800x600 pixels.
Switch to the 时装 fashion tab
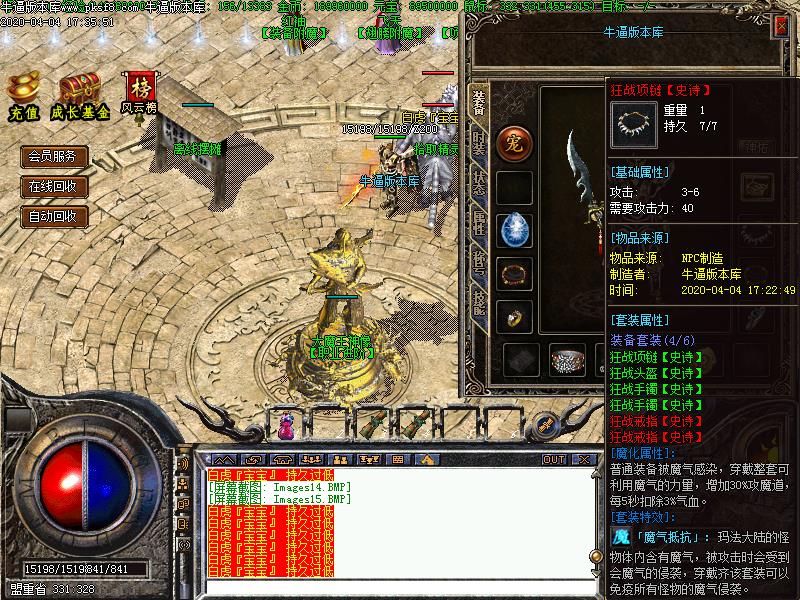click(x=479, y=142)
